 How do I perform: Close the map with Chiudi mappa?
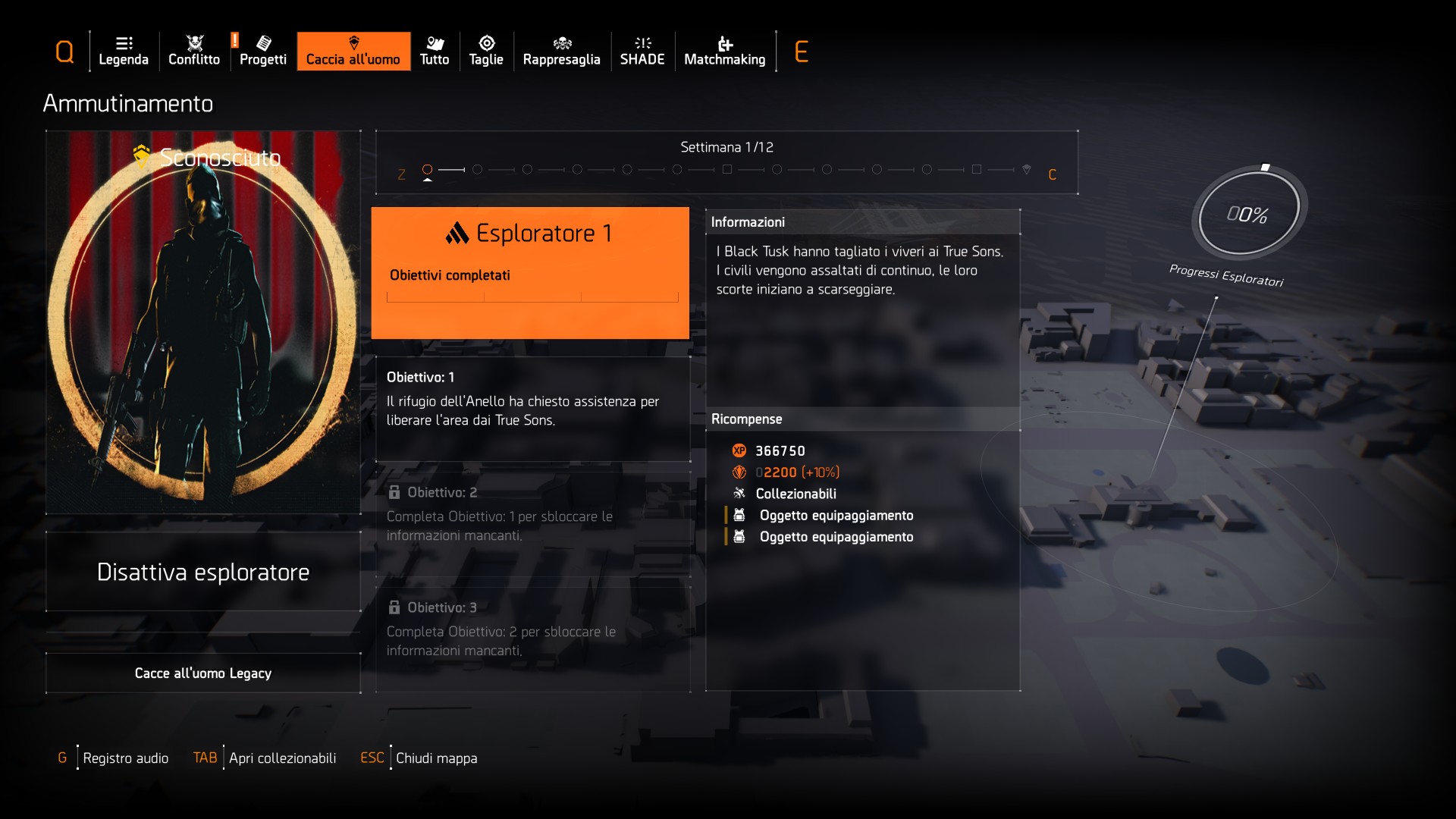(436, 758)
